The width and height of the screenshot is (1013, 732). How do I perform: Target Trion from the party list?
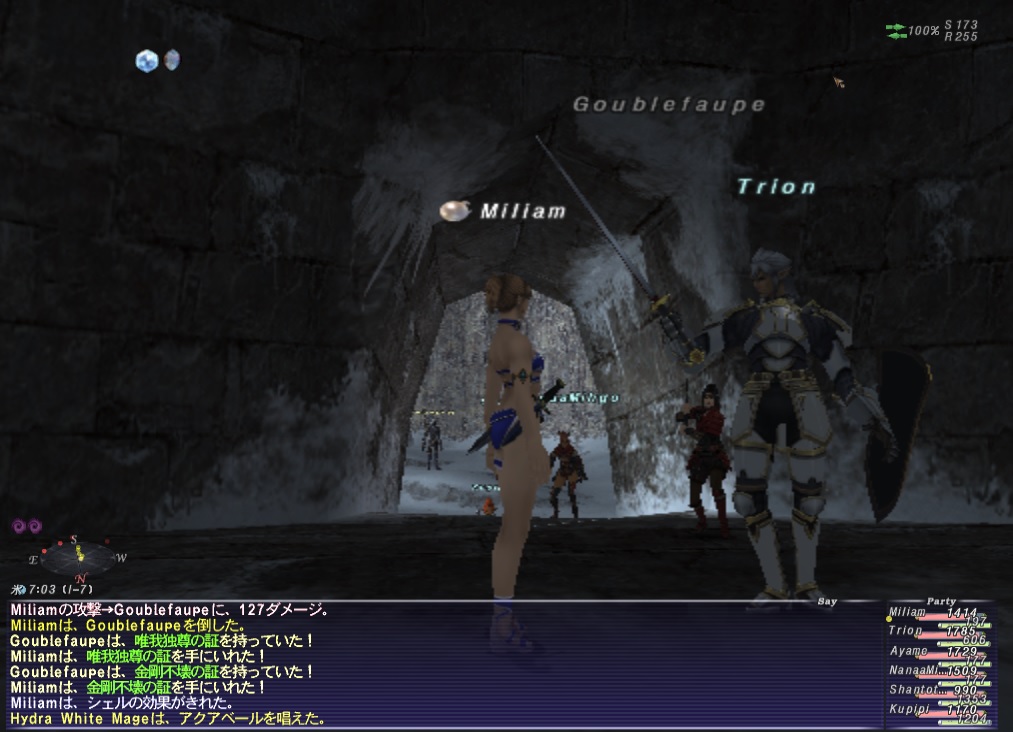pos(905,631)
